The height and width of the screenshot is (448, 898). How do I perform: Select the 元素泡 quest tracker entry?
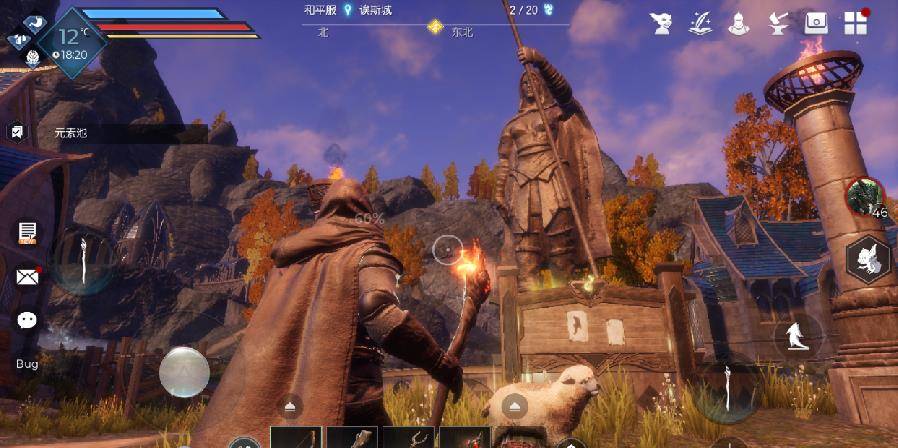point(70,132)
